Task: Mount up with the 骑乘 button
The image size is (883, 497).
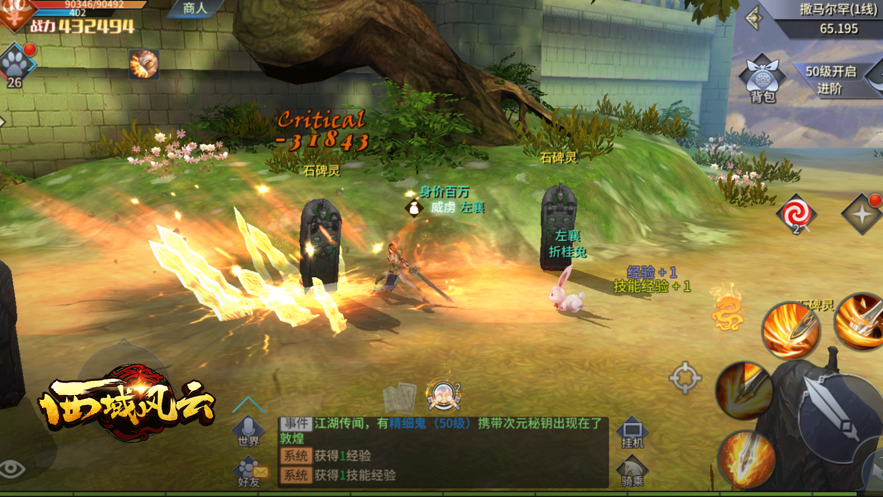Action: pos(632,470)
